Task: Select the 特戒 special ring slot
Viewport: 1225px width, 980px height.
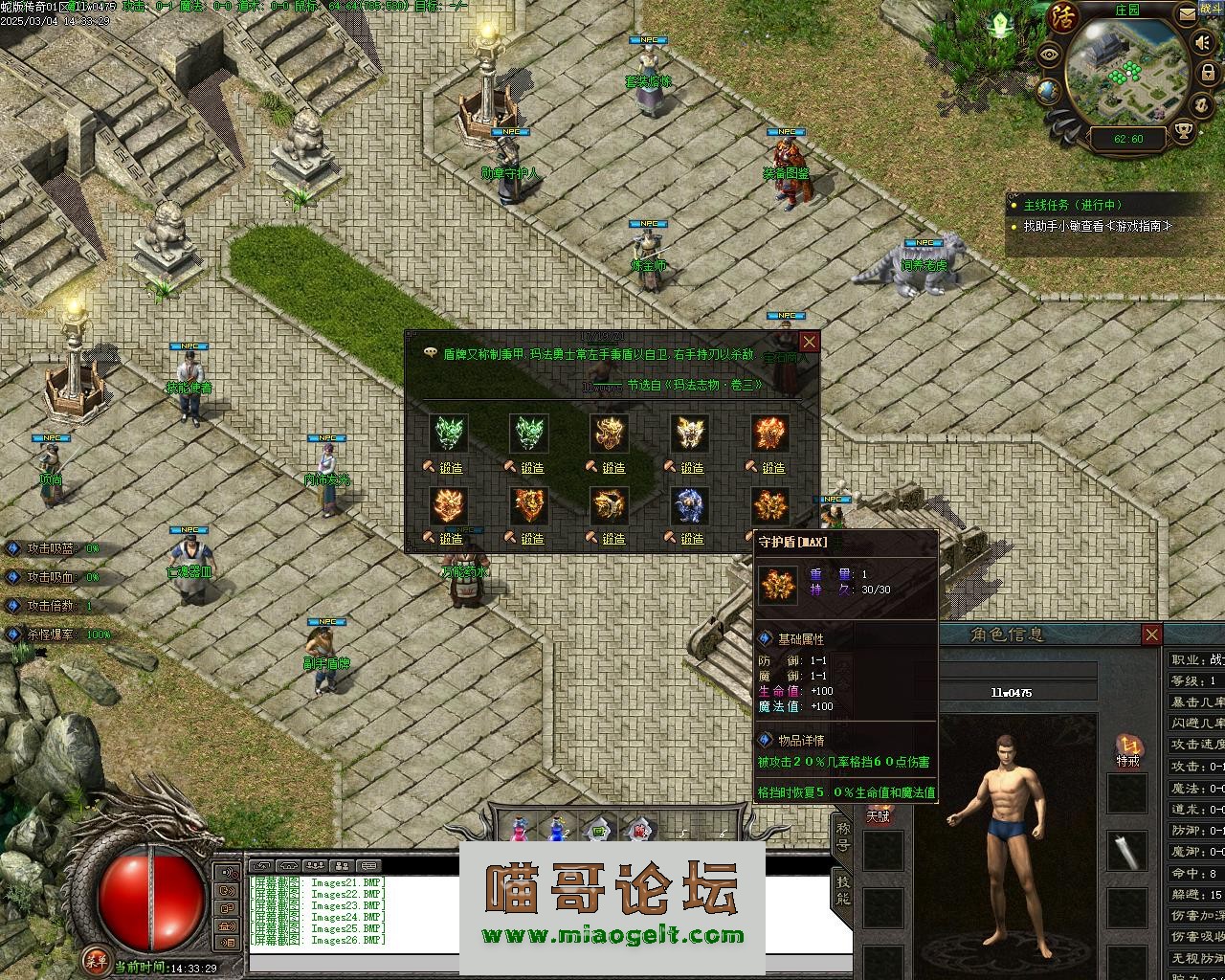Action: click(x=1127, y=750)
